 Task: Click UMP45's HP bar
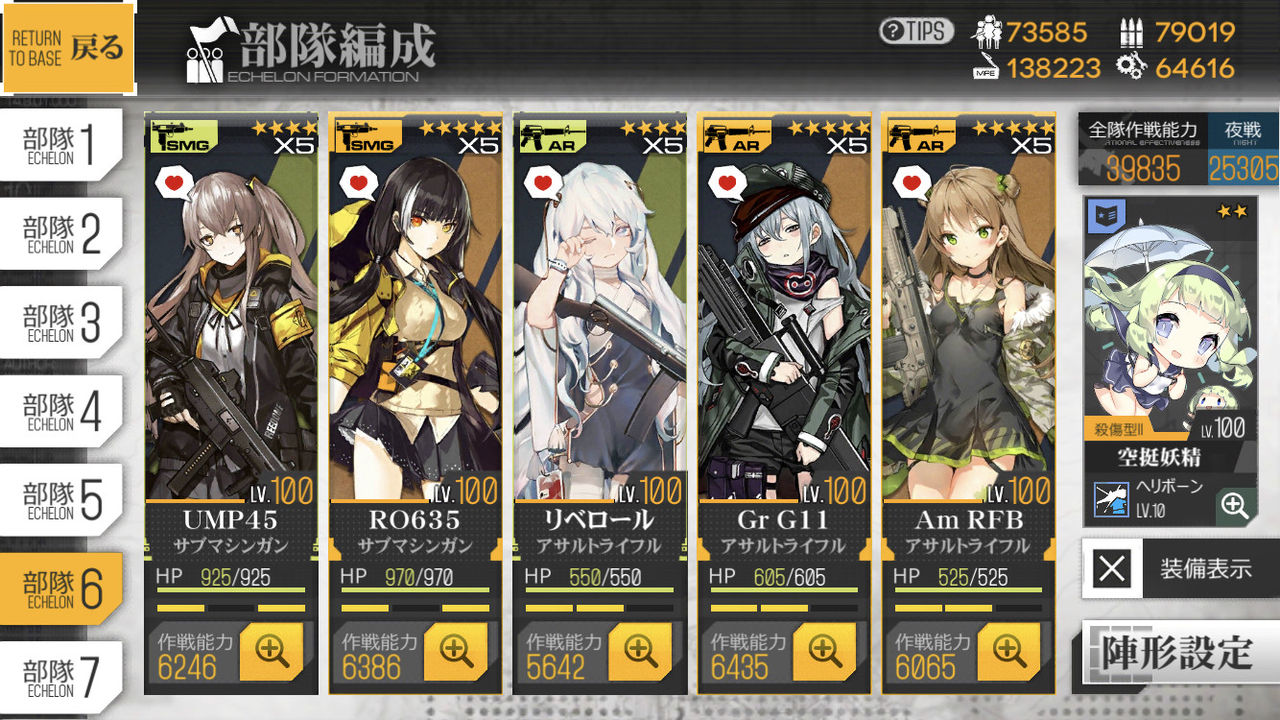pos(230,590)
